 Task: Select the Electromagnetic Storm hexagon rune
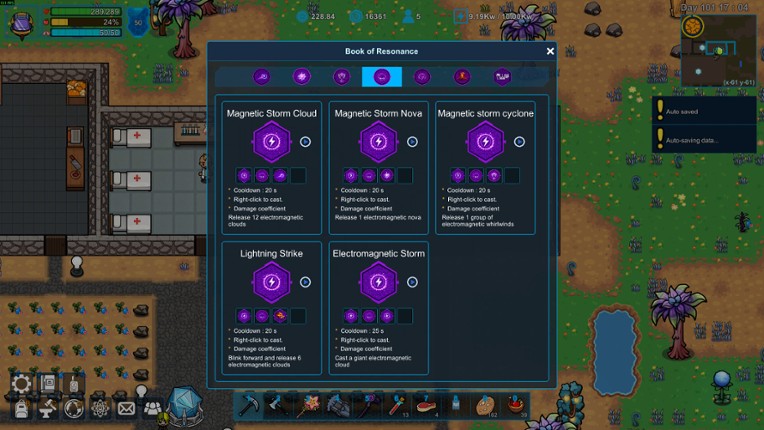click(x=378, y=282)
